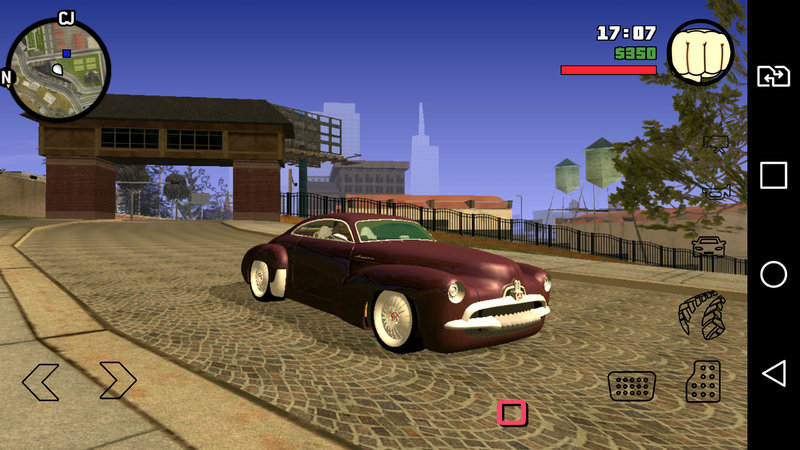Tap the red square stop button
Image resolution: width=800 pixels, height=450 pixels.
click(x=512, y=413)
